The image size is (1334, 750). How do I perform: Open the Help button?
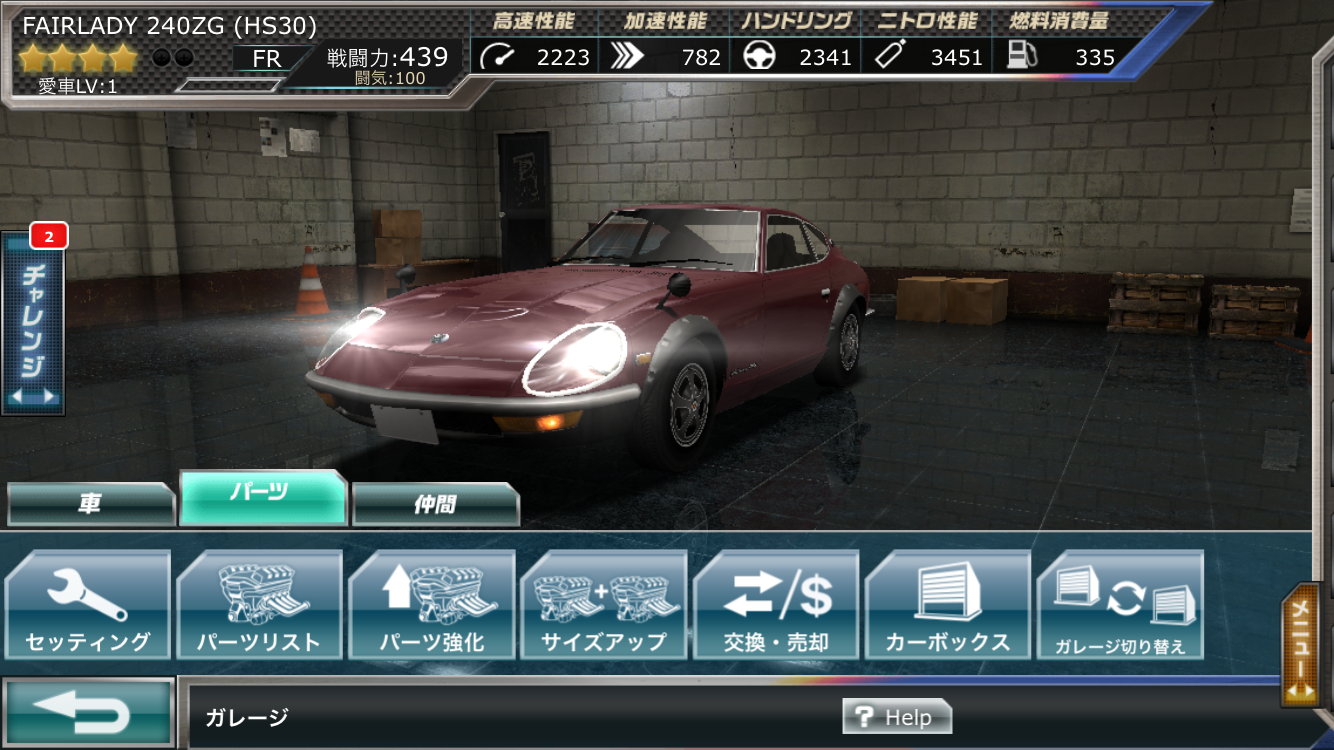point(896,717)
